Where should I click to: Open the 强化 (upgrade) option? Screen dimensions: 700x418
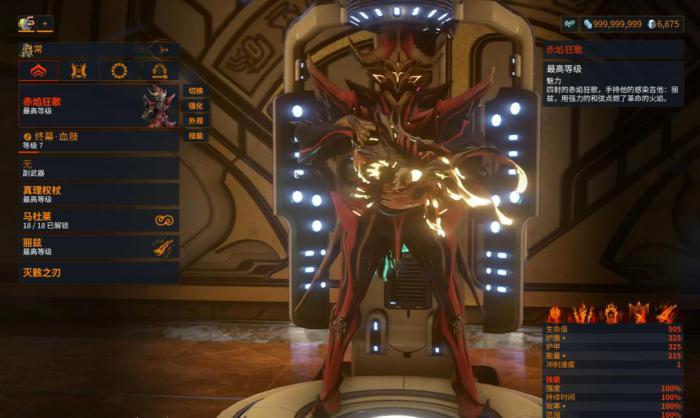(195, 105)
